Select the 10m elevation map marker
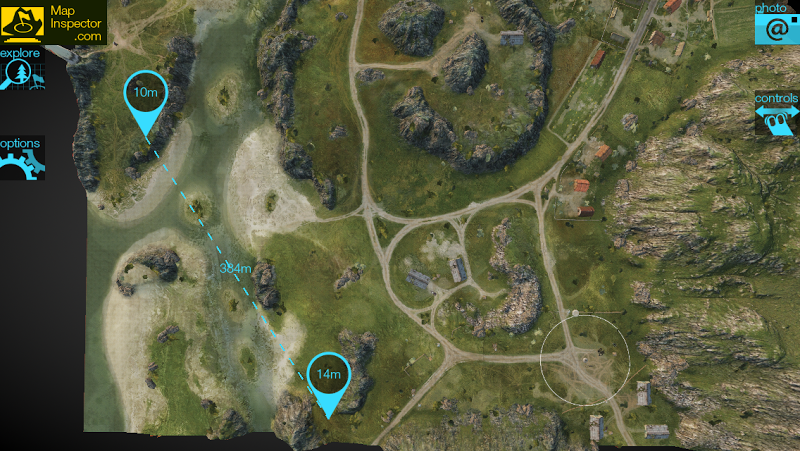 point(146,93)
